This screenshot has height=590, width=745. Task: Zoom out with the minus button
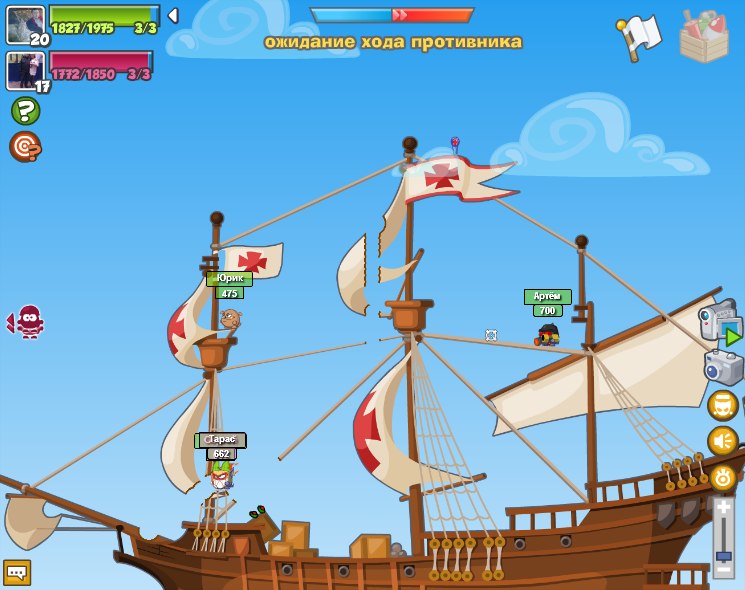click(x=724, y=570)
